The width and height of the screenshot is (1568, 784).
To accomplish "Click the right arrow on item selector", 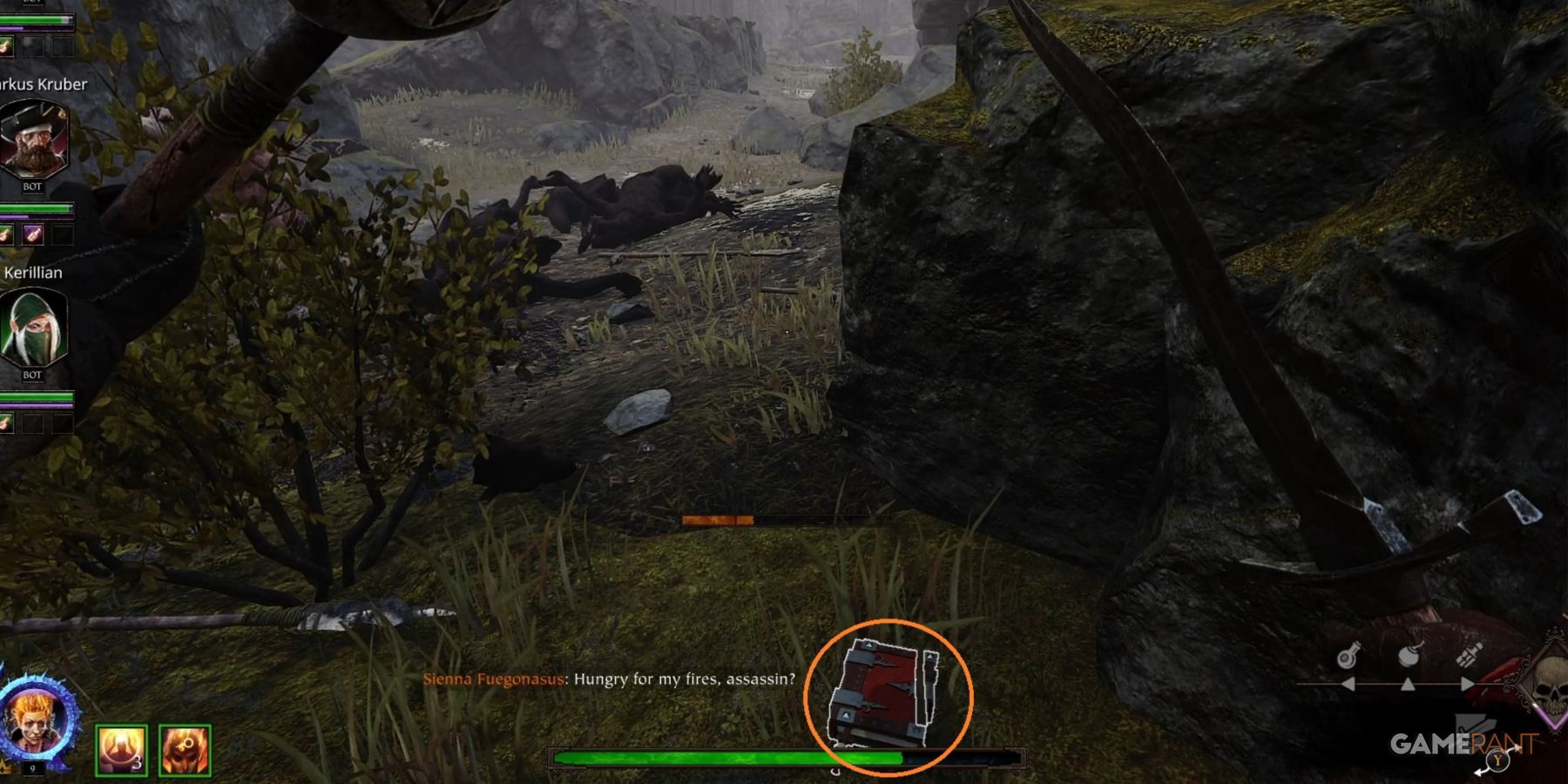I will (1467, 683).
